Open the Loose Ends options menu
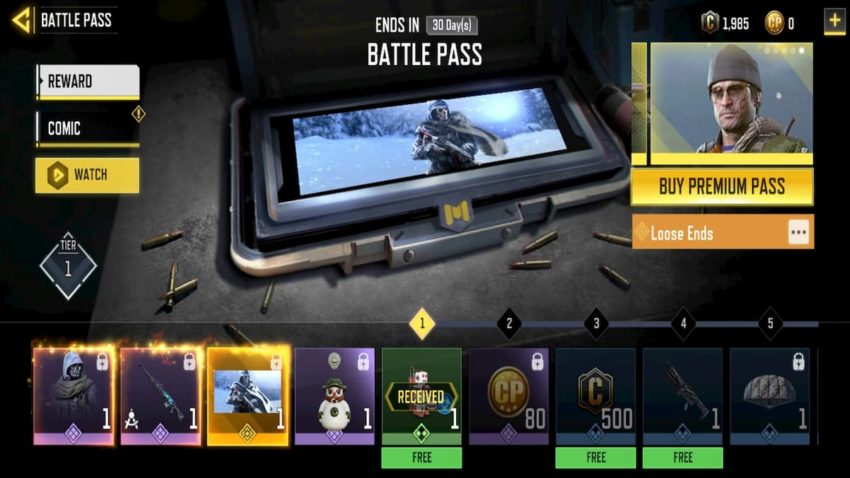The width and height of the screenshot is (850, 478). (797, 232)
